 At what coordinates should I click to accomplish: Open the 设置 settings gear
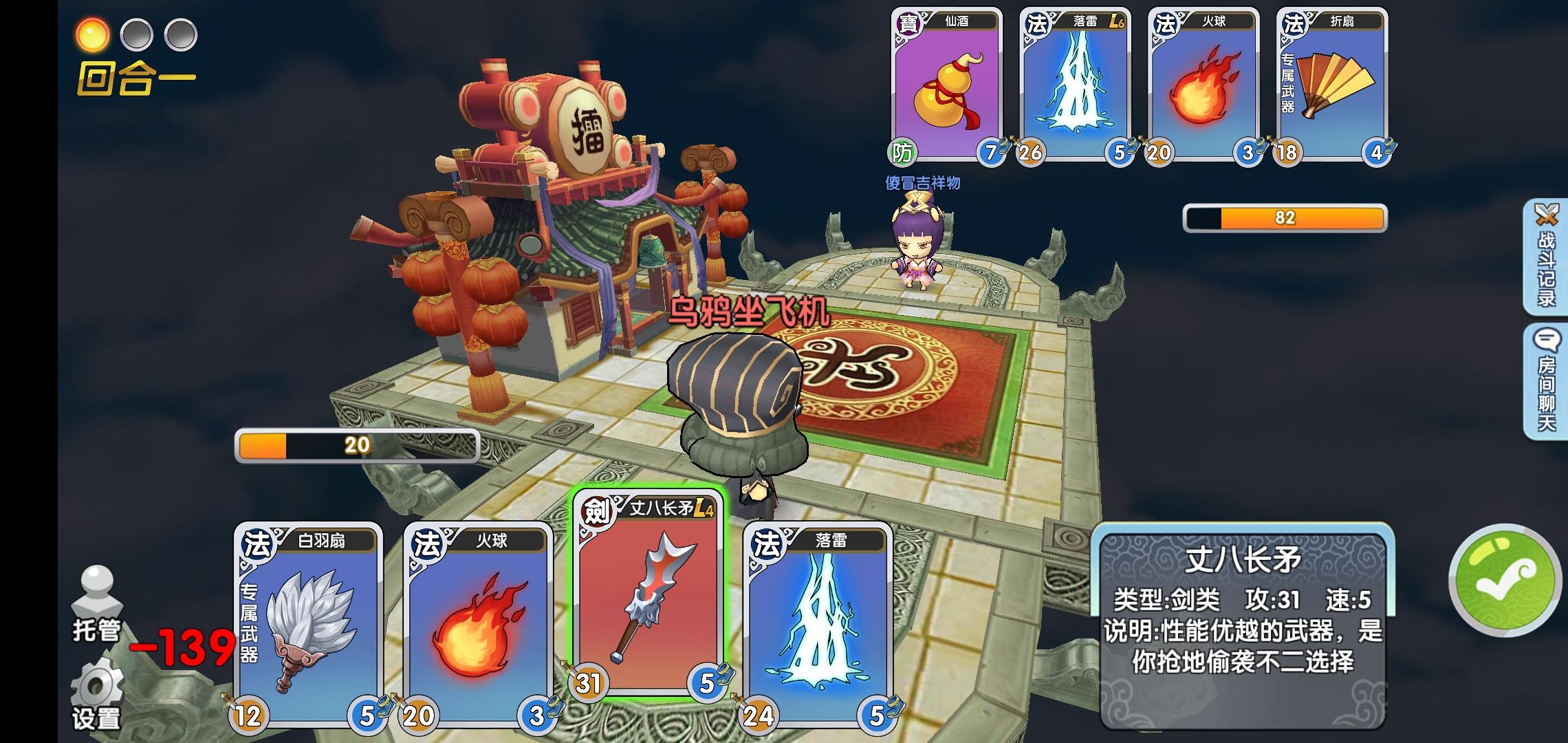tap(97, 695)
